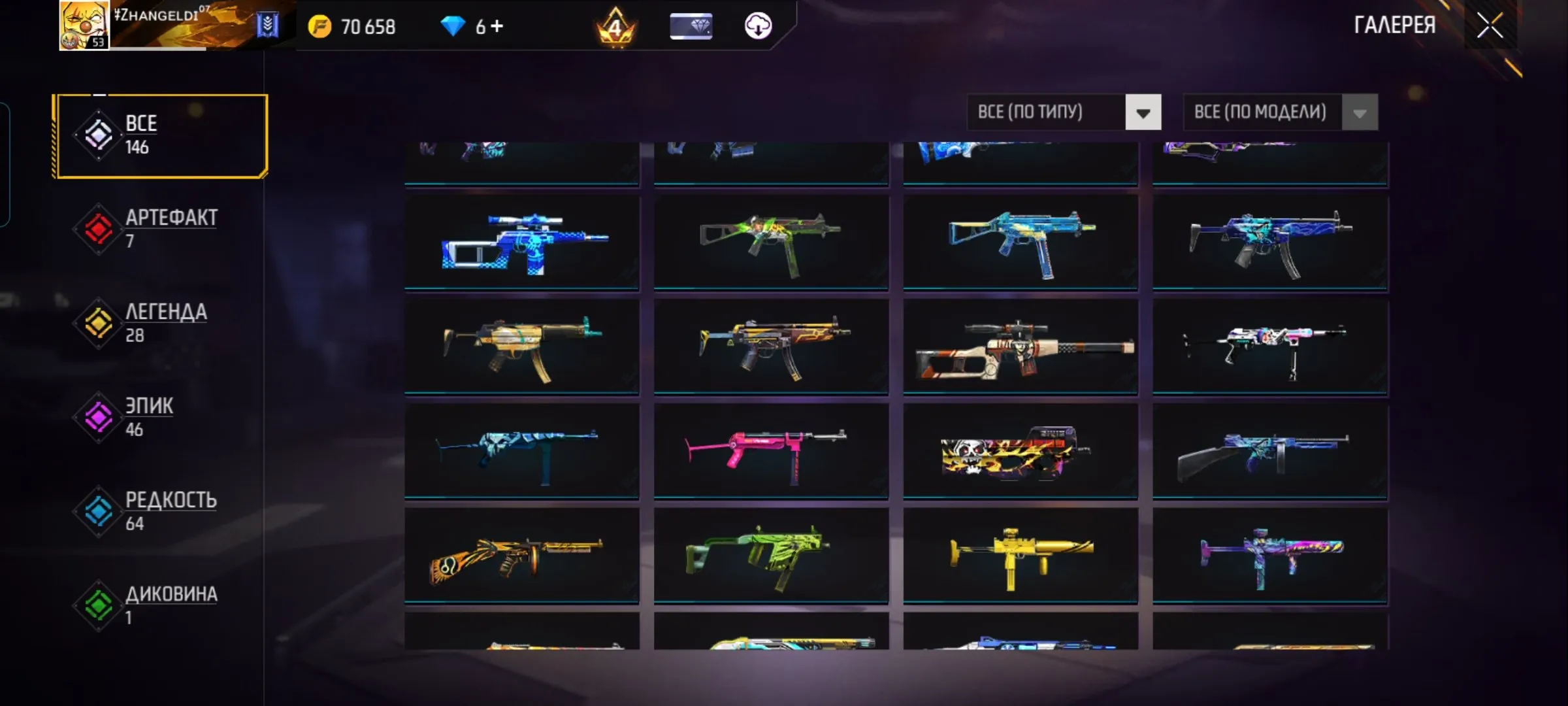Click the download cloud icon
The width and height of the screenshot is (1568, 706).
[x=758, y=27]
